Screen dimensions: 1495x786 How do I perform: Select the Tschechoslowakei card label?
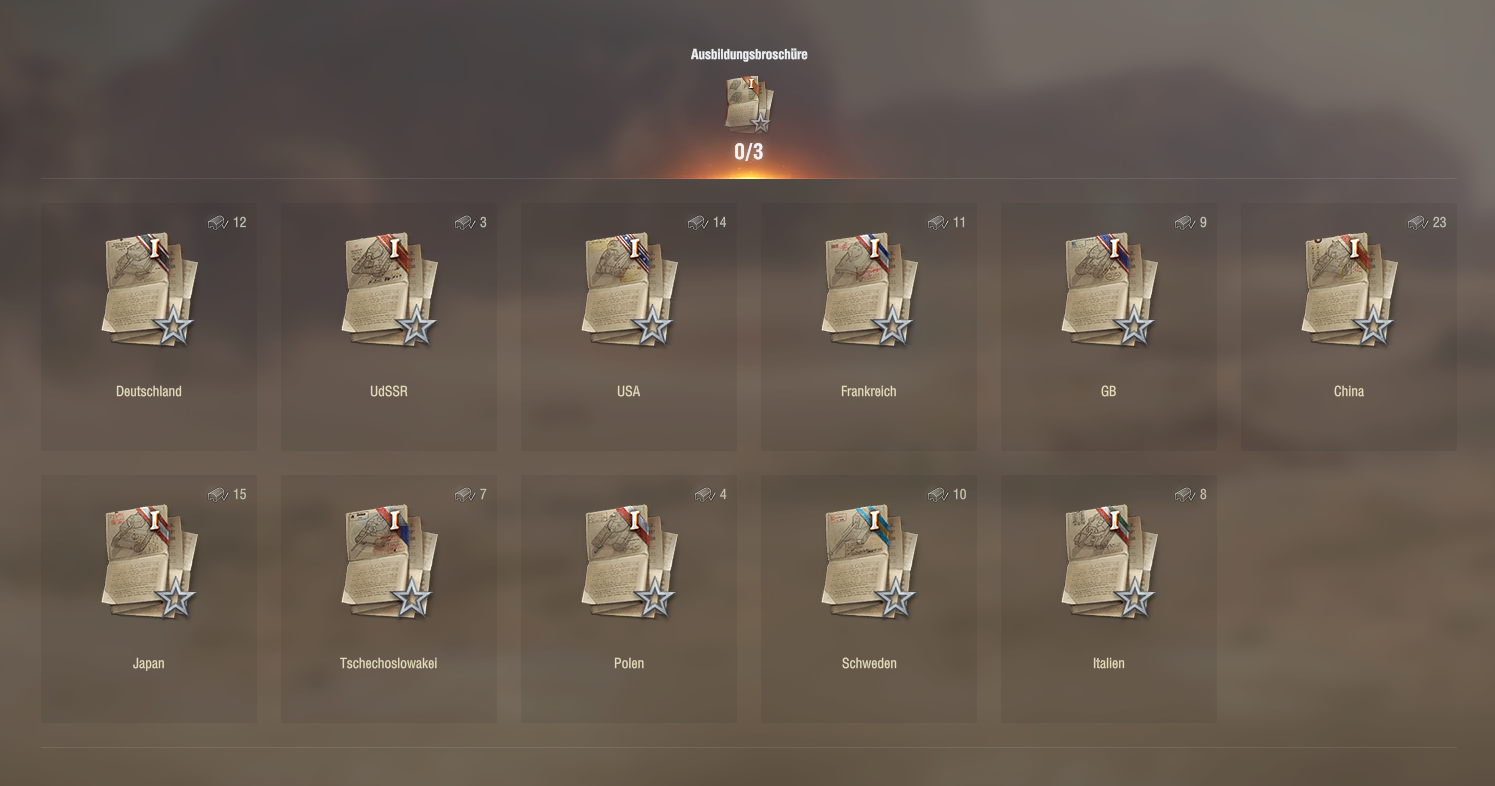tap(389, 663)
